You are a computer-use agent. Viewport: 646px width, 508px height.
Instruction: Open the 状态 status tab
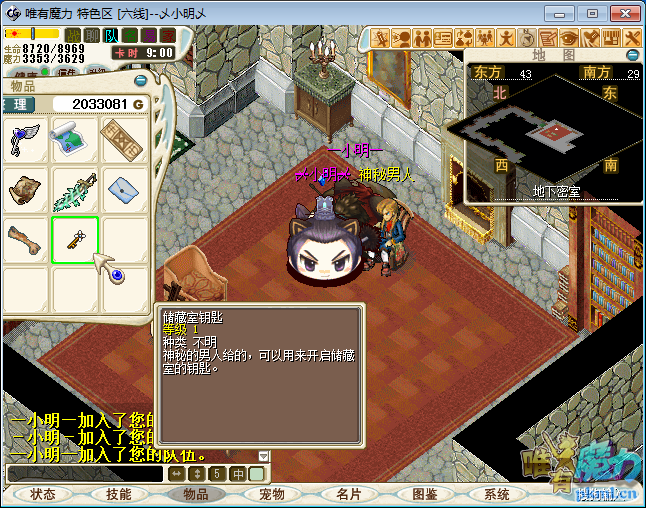click(x=43, y=494)
